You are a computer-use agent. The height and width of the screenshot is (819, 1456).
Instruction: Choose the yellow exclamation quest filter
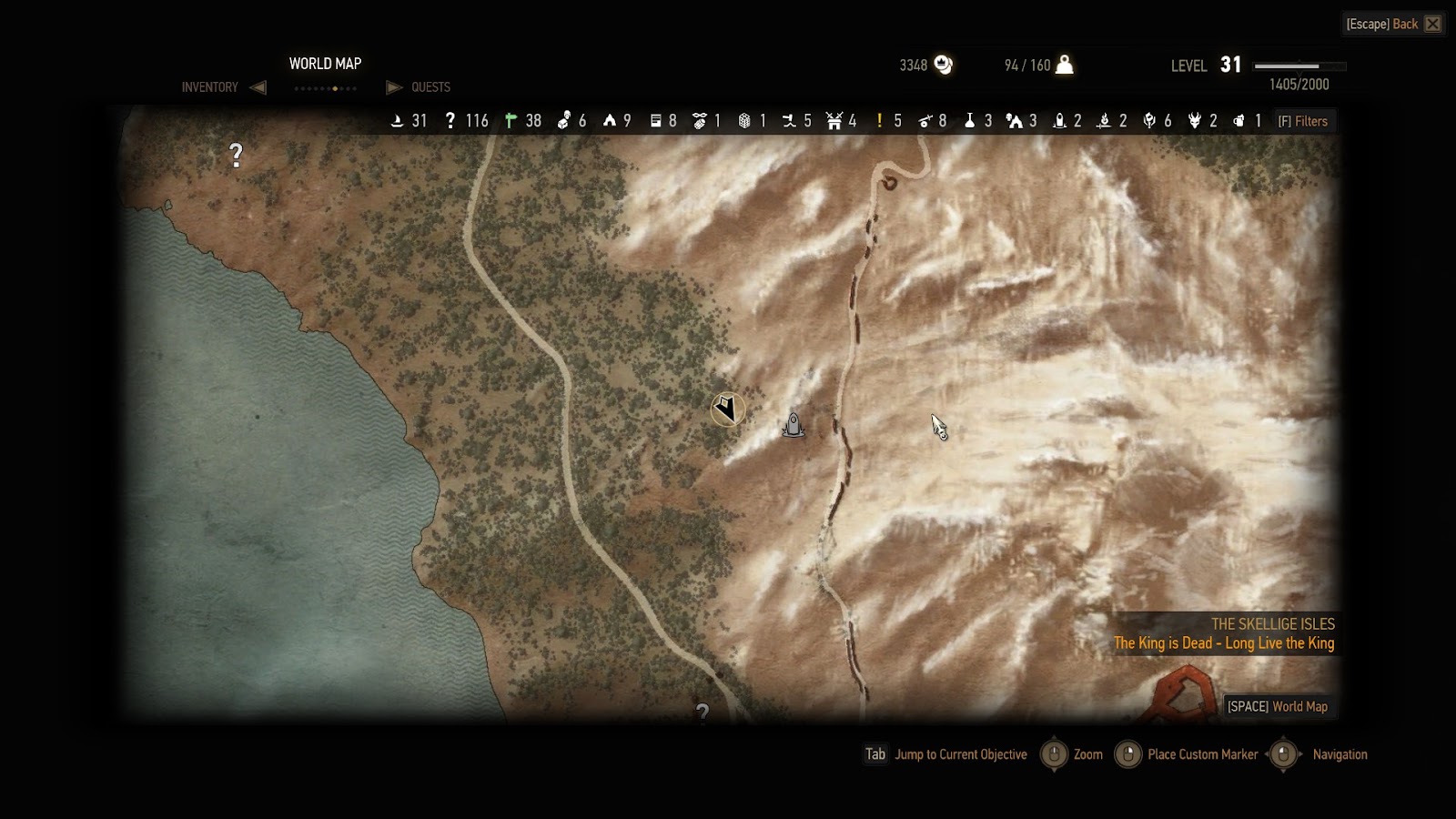pos(879,121)
